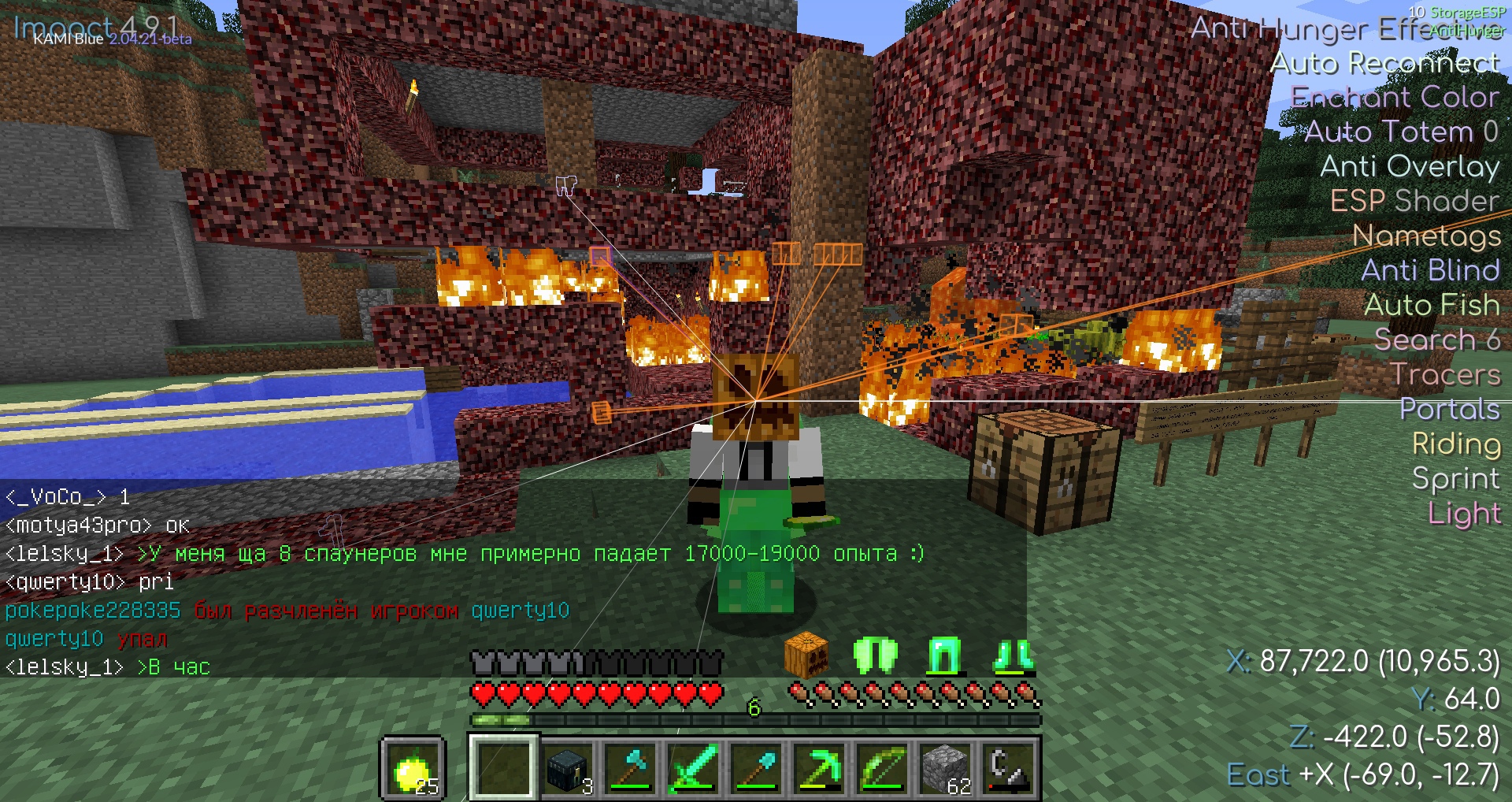Click the pokepoke228335 name in chat
Viewport: 1512px width, 802px height.
[x=93, y=611]
